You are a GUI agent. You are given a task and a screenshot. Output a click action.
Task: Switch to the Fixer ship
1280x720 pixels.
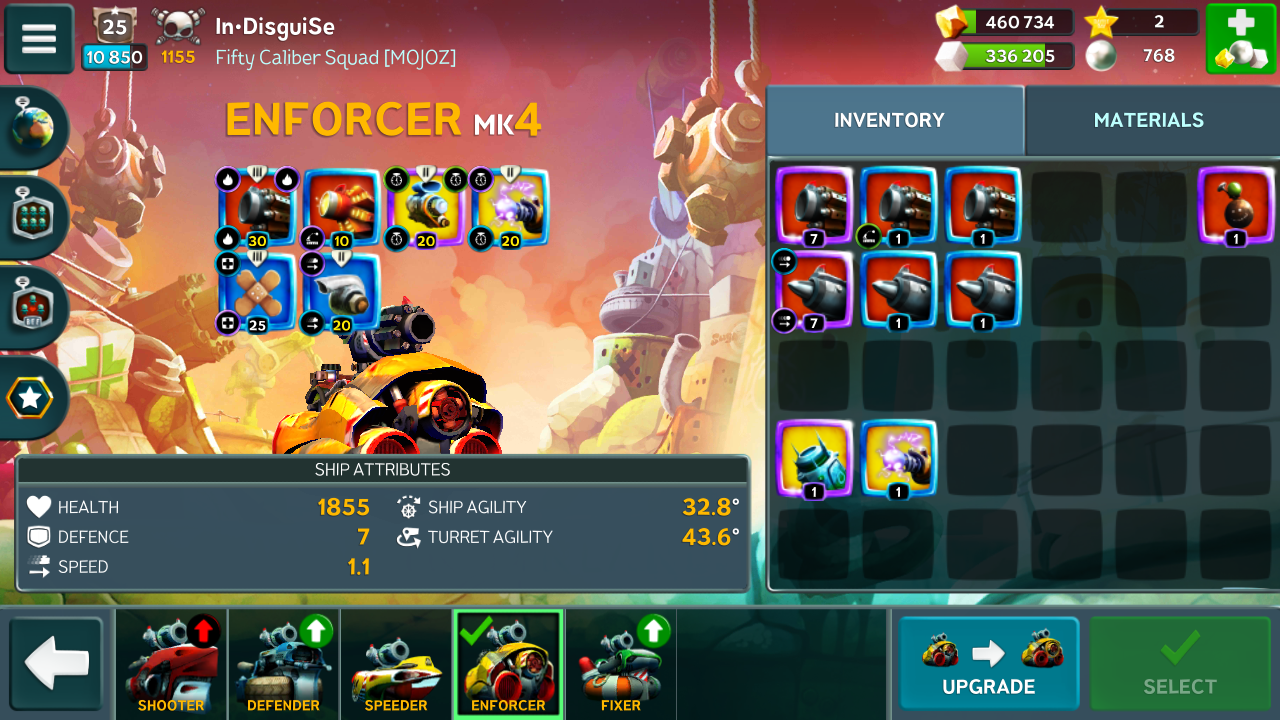(621, 664)
